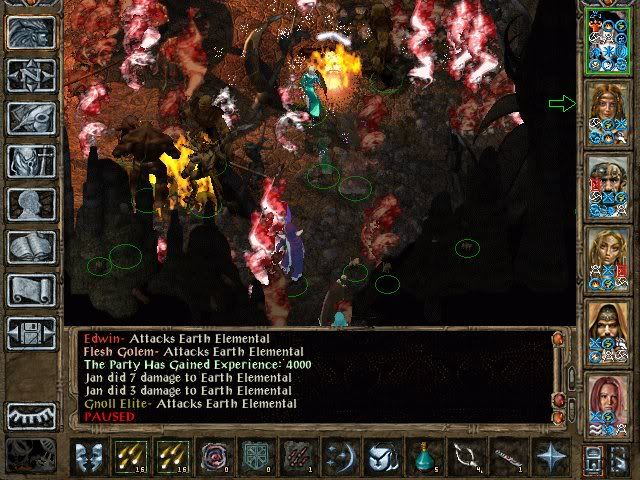This screenshot has width=640, height=480.
Task: Open the area map screen
Action: point(31,75)
